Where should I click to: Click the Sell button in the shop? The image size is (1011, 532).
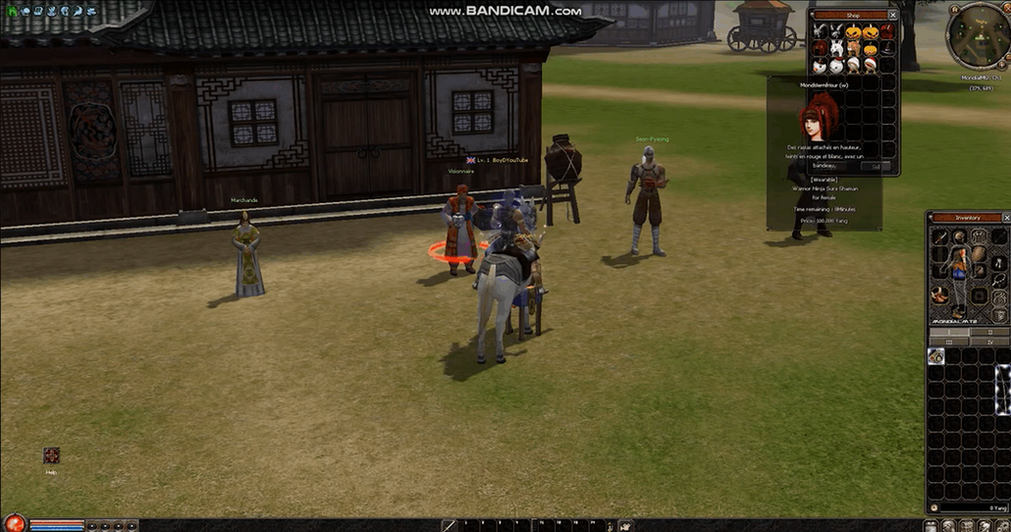875,167
